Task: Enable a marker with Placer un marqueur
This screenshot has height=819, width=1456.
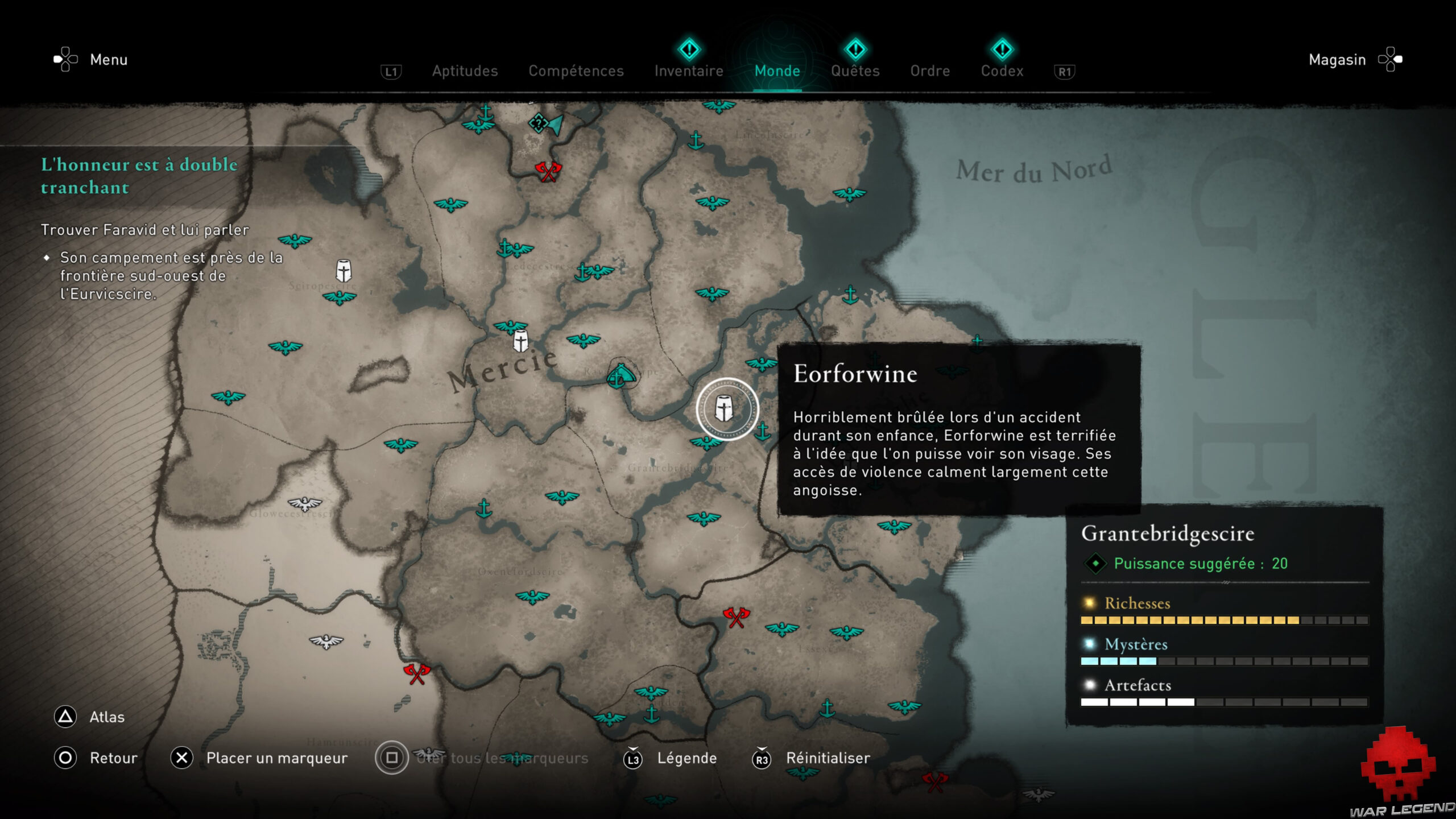Action: 181,758
